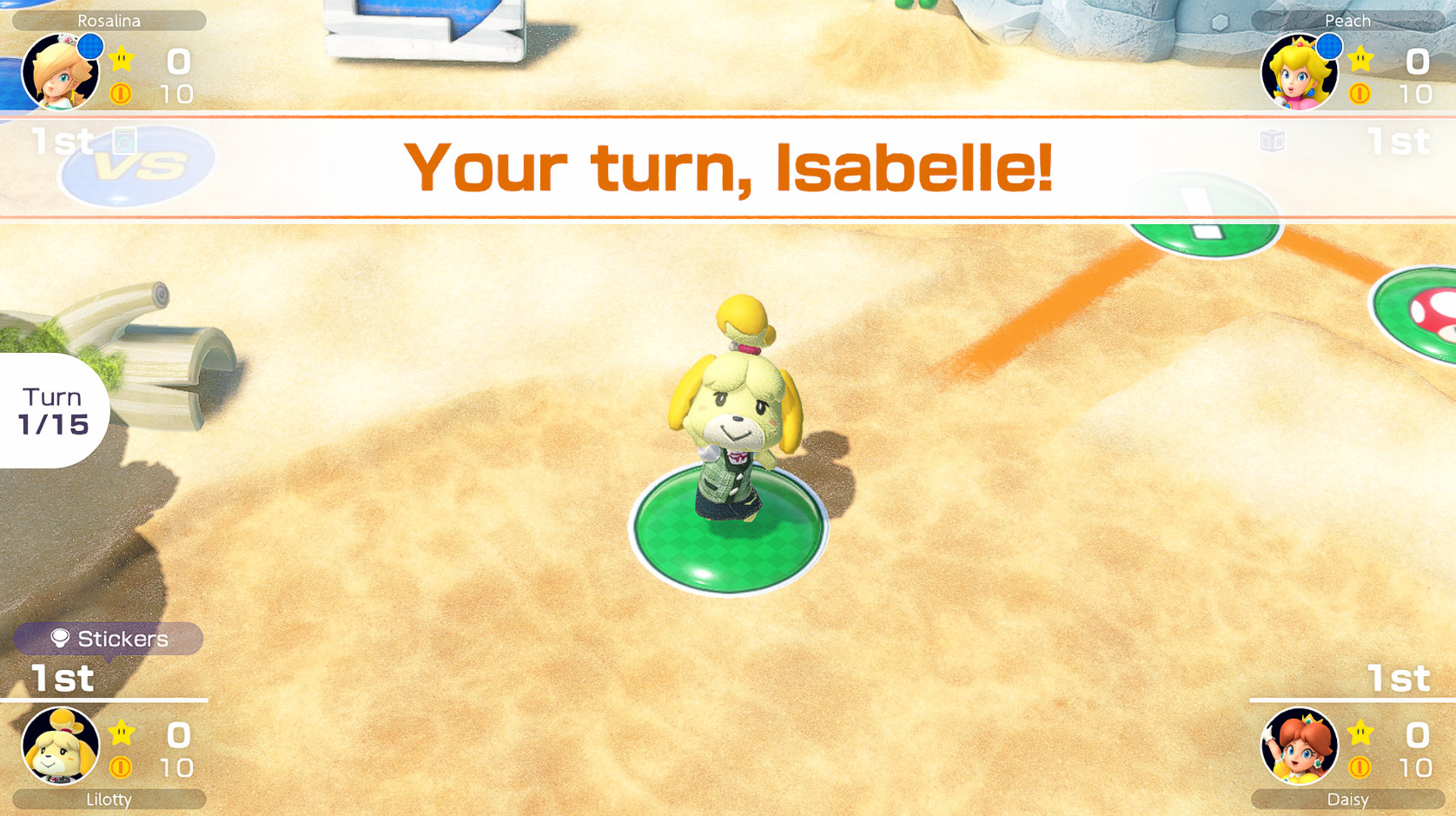Click Daisy's 1st place ranking
The image size is (1456, 816).
(1399, 678)
